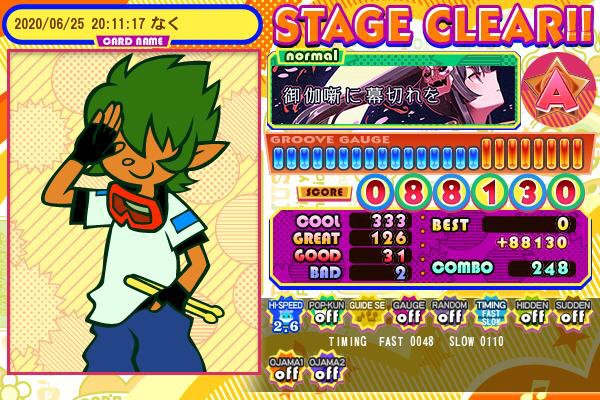
Task: Toggle the OJAMA1 option
Action: coord(285,369)
